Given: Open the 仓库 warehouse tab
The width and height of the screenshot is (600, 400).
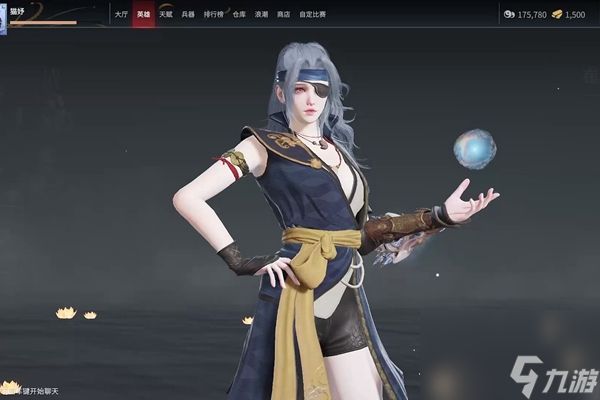Looking at the screenshot, I should click(x=238, y=15).
